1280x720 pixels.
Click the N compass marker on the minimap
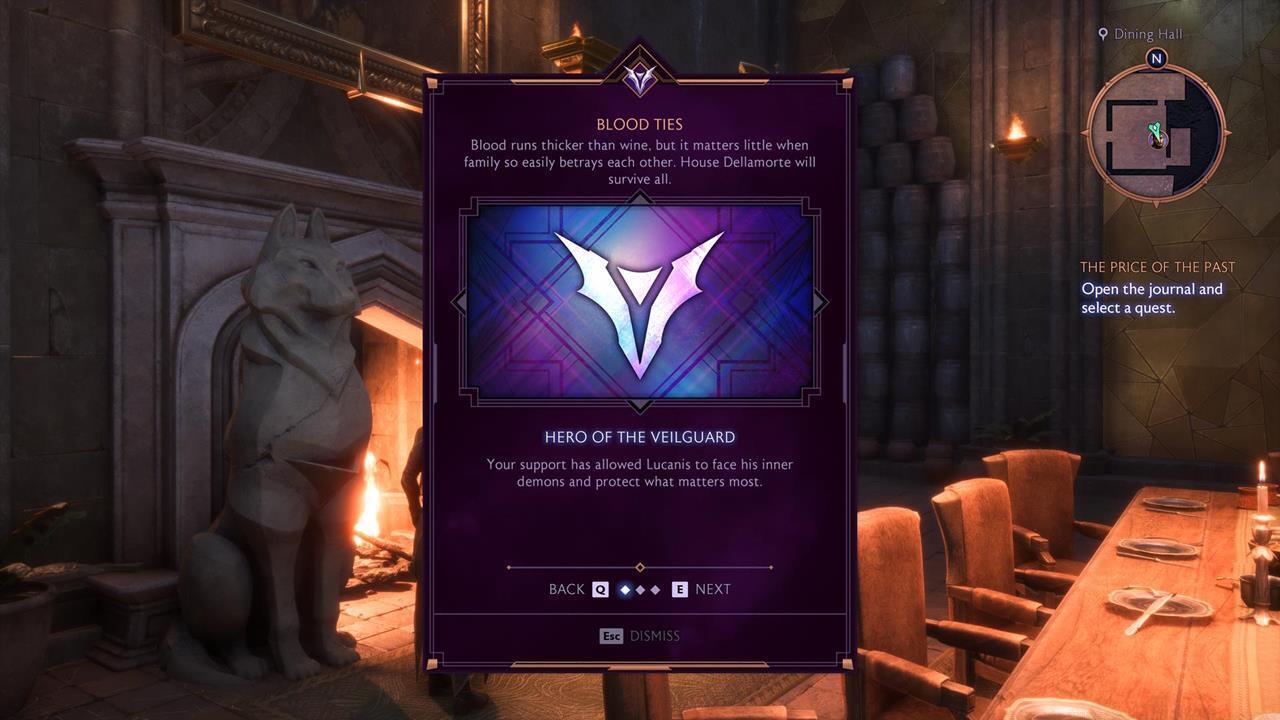pyautogui.click(x=1156, y=59)
